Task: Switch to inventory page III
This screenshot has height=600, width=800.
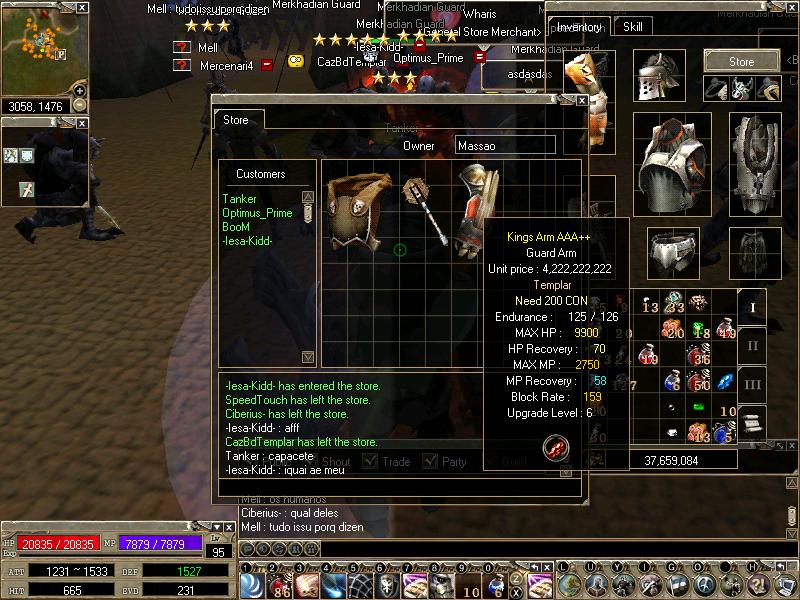Action: pos(753,384)
